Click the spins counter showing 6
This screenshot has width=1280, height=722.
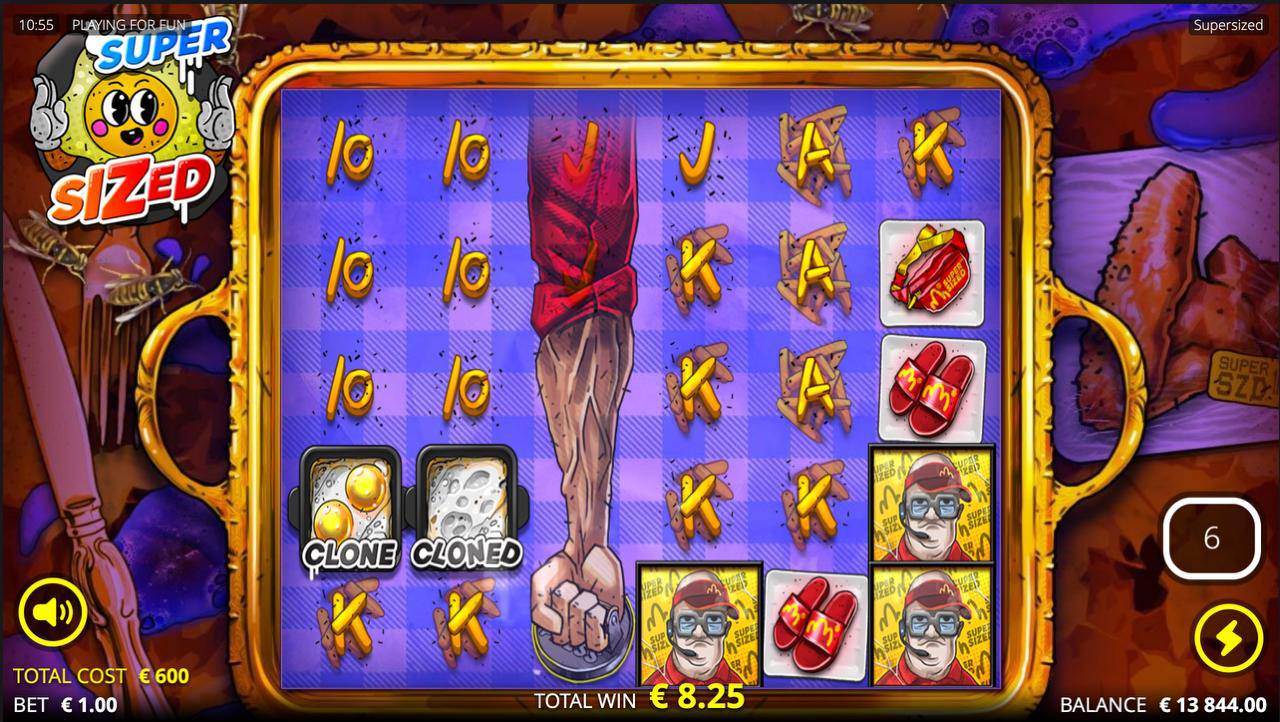(1211, 539)
